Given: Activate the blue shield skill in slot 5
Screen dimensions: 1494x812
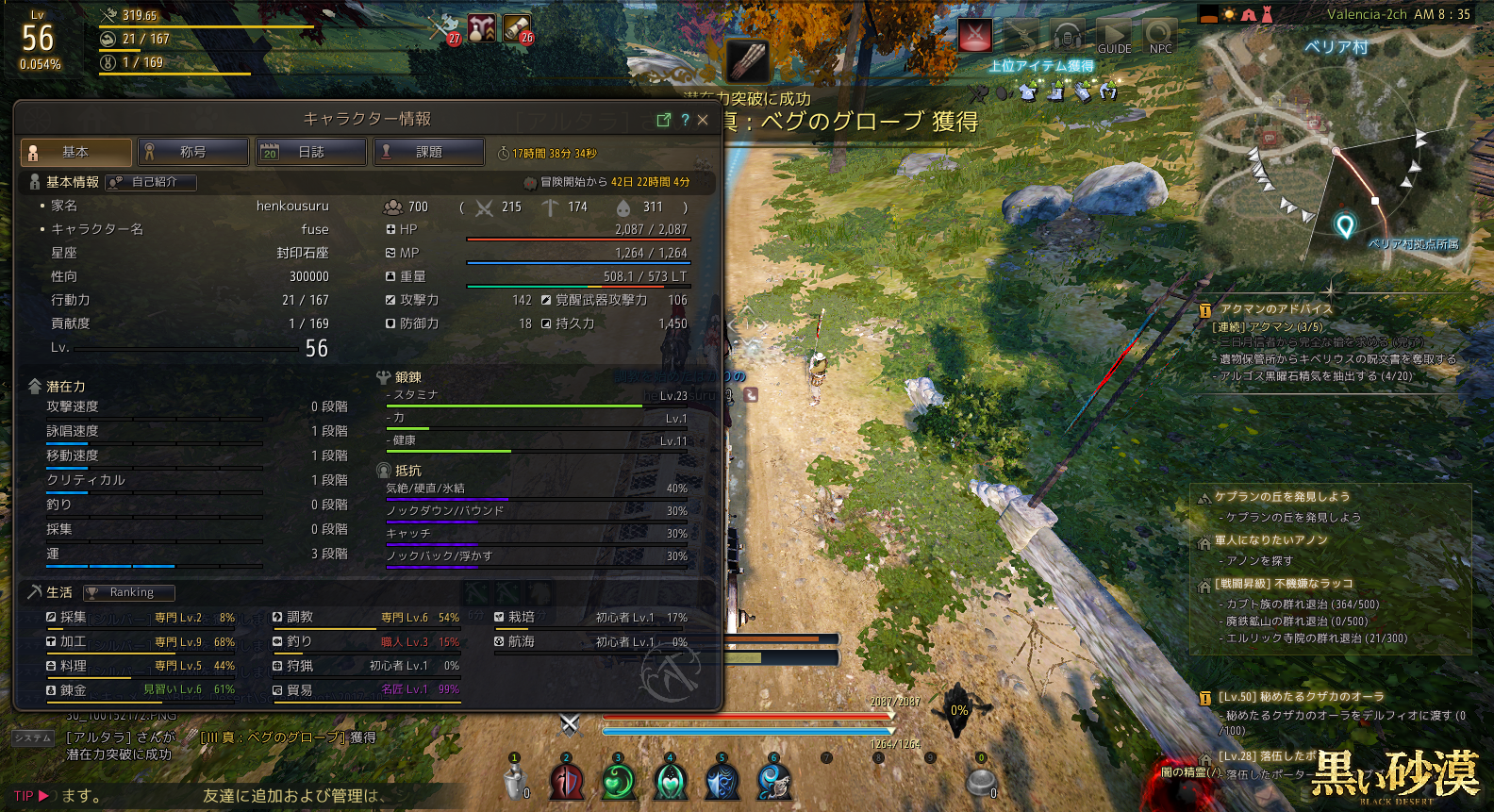Looking at the screenshot, I should point(722,782).
